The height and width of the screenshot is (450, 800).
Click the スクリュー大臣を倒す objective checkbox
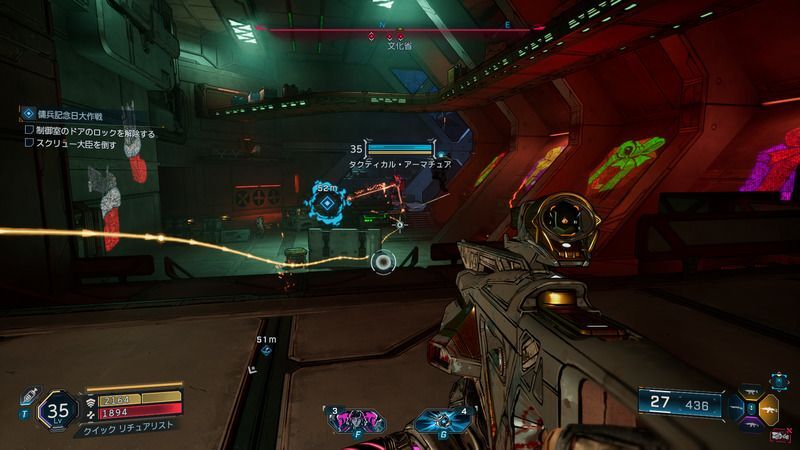29,142
